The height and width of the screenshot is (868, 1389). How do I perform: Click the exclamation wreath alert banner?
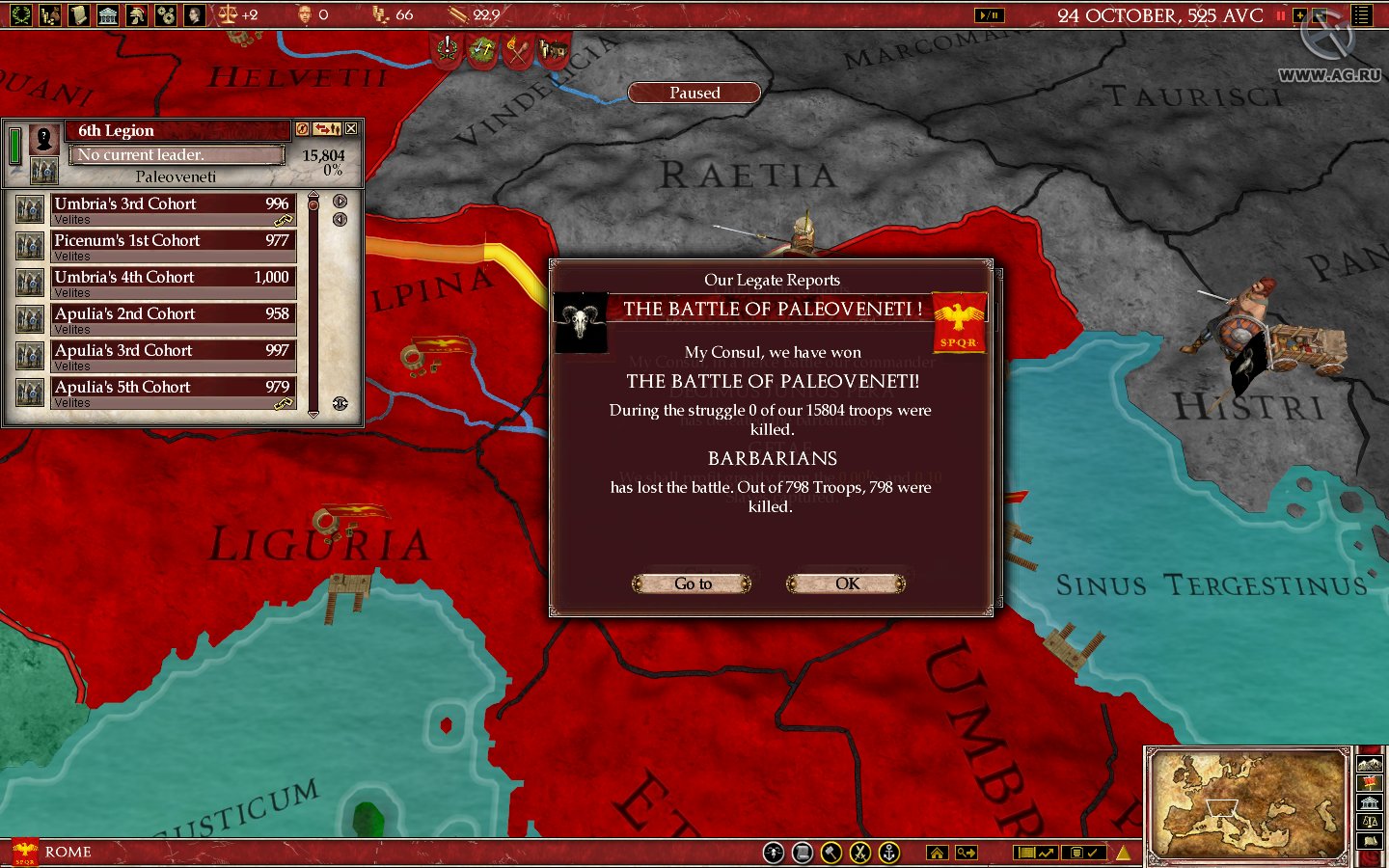click(x=448, y=49)
